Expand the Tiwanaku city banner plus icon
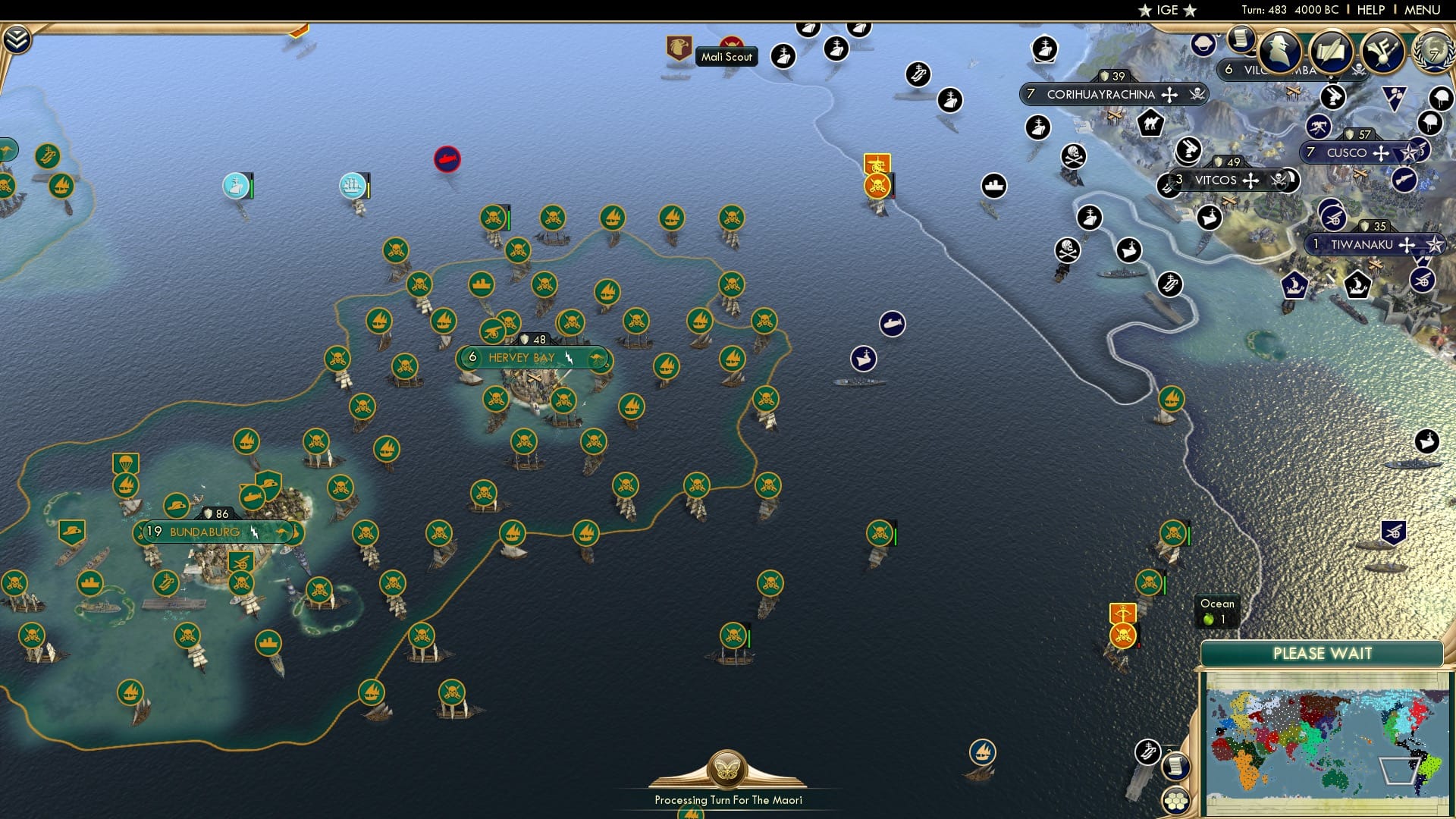This screenshot has width=1456, height=819. (1407, 244)
